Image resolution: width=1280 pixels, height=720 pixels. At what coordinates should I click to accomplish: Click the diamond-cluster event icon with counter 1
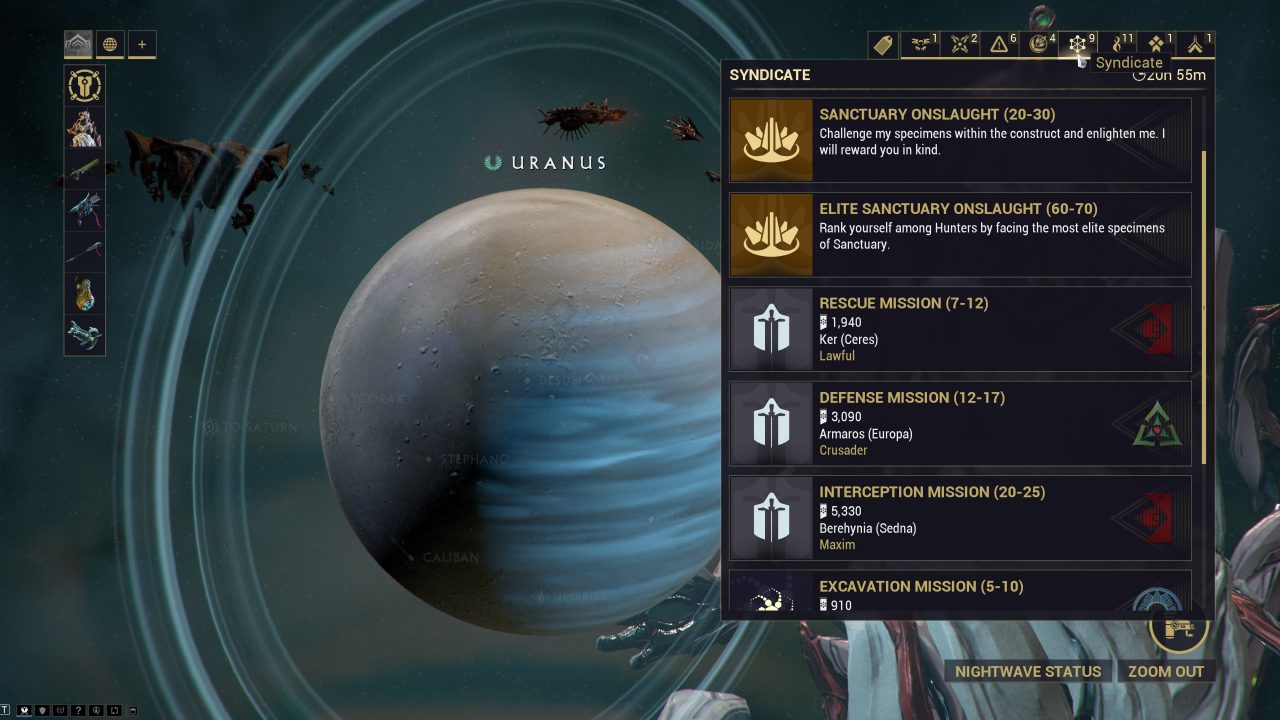[x=1155, y=44]
